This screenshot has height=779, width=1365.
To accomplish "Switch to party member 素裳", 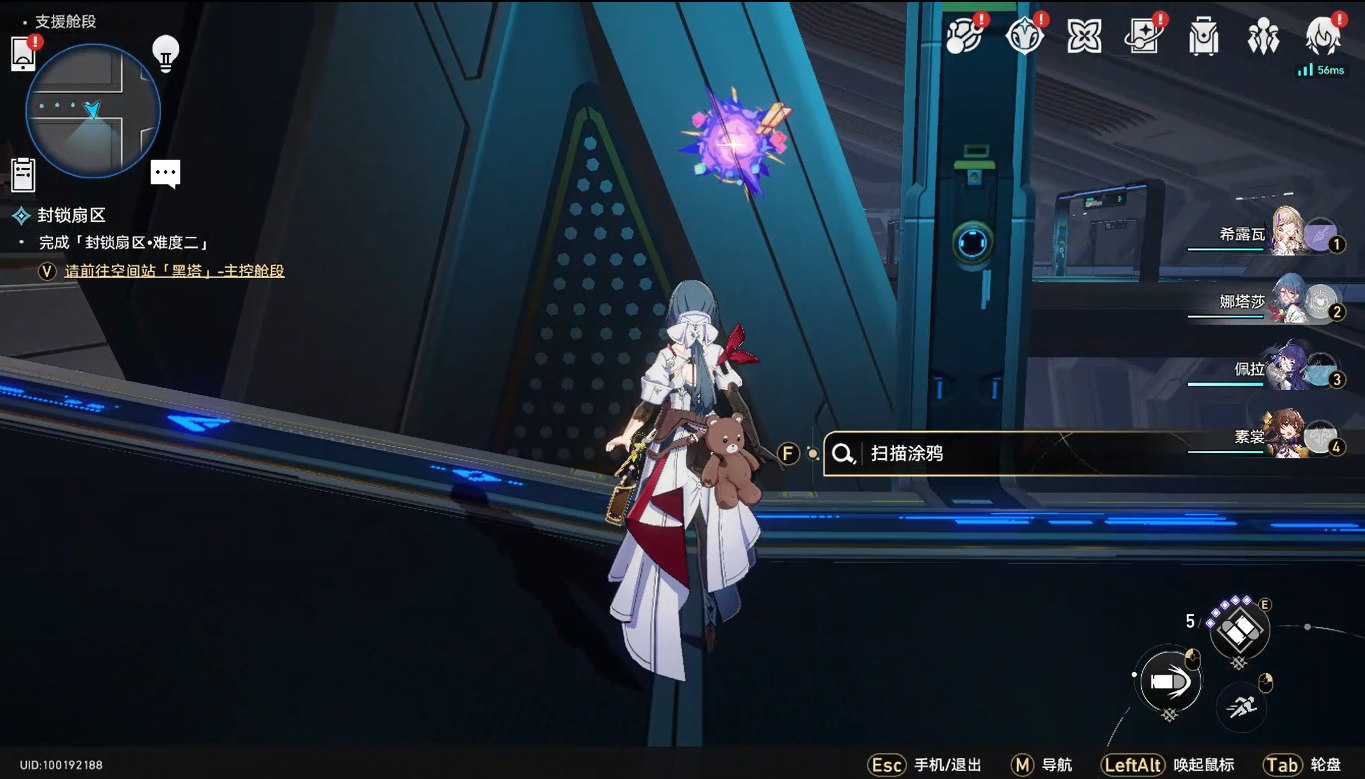I will (1290, 436).
